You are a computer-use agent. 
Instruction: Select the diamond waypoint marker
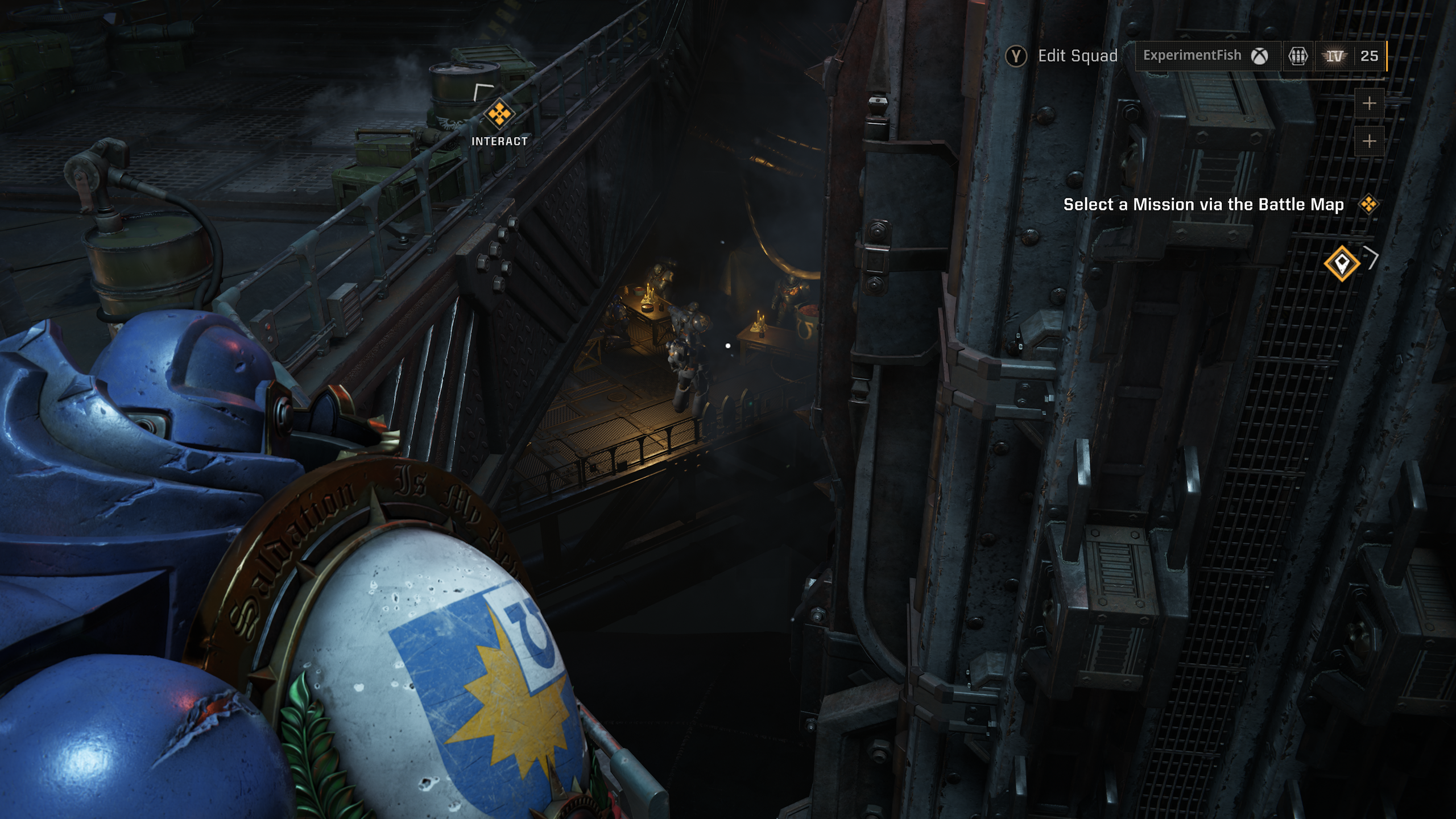pyautogui.click(x=1342, y=263)
